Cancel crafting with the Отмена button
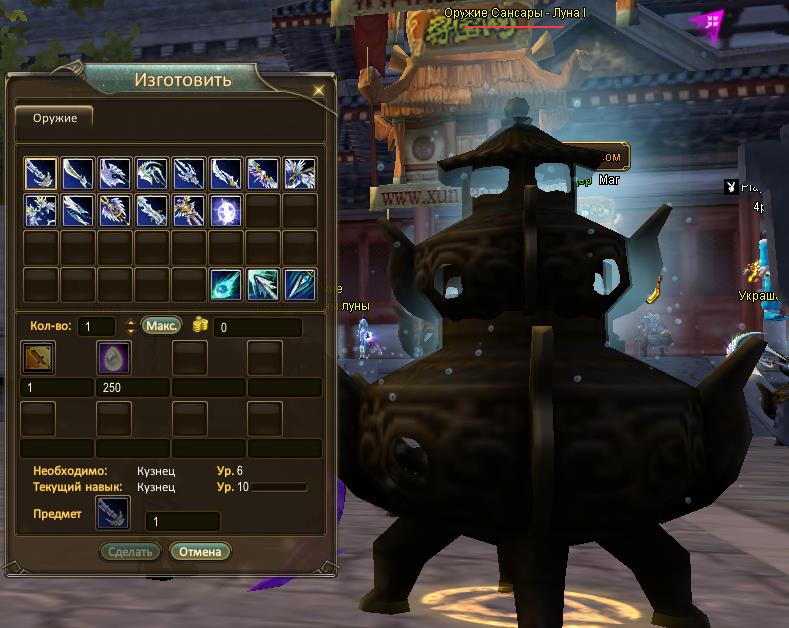This screenshot has width=789, height=628. click(x=200, y=551)
